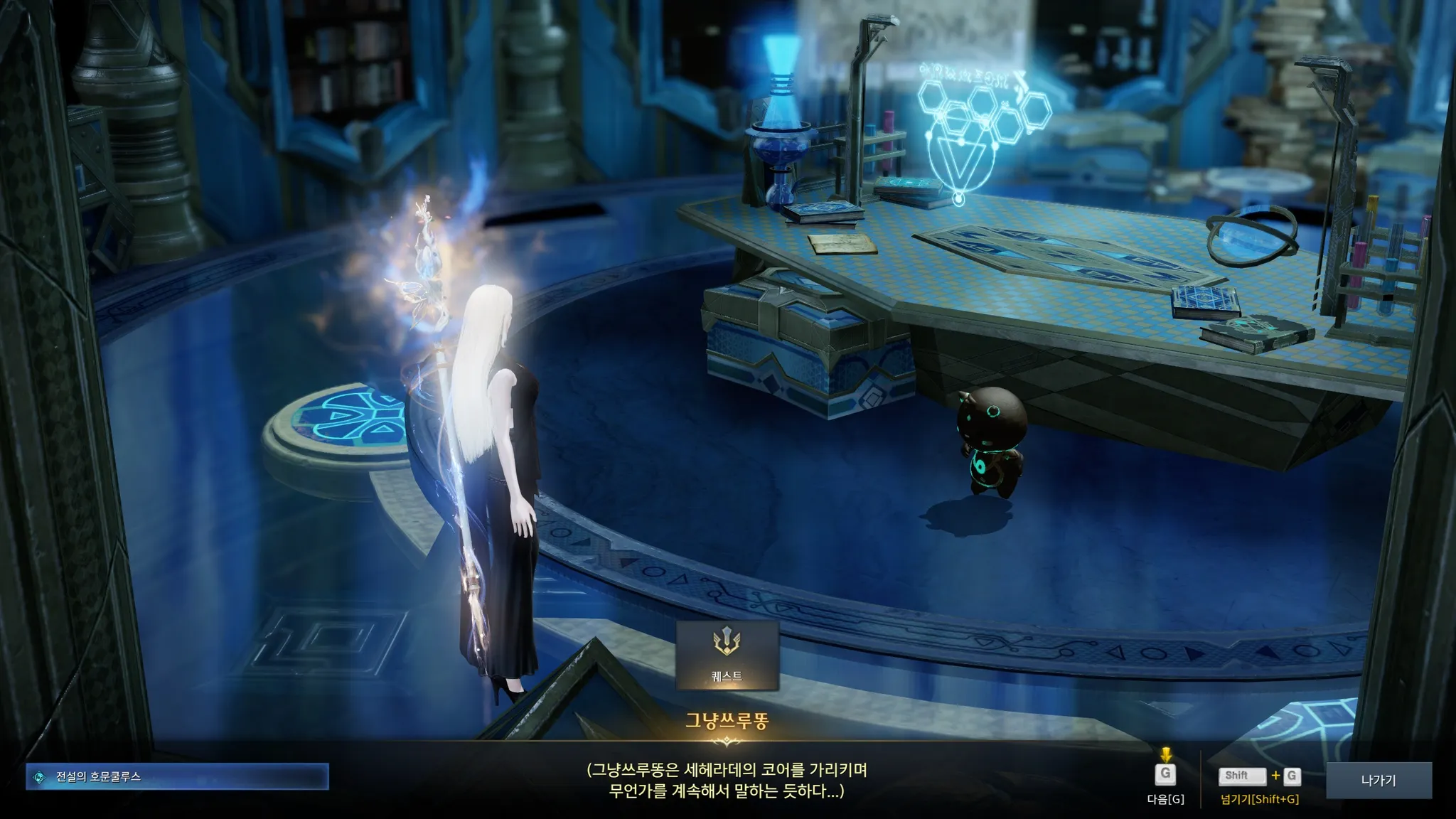Select the 퀘스트 quest option
The height and width of the screenshot is (819, 1456).
(727, 655)
